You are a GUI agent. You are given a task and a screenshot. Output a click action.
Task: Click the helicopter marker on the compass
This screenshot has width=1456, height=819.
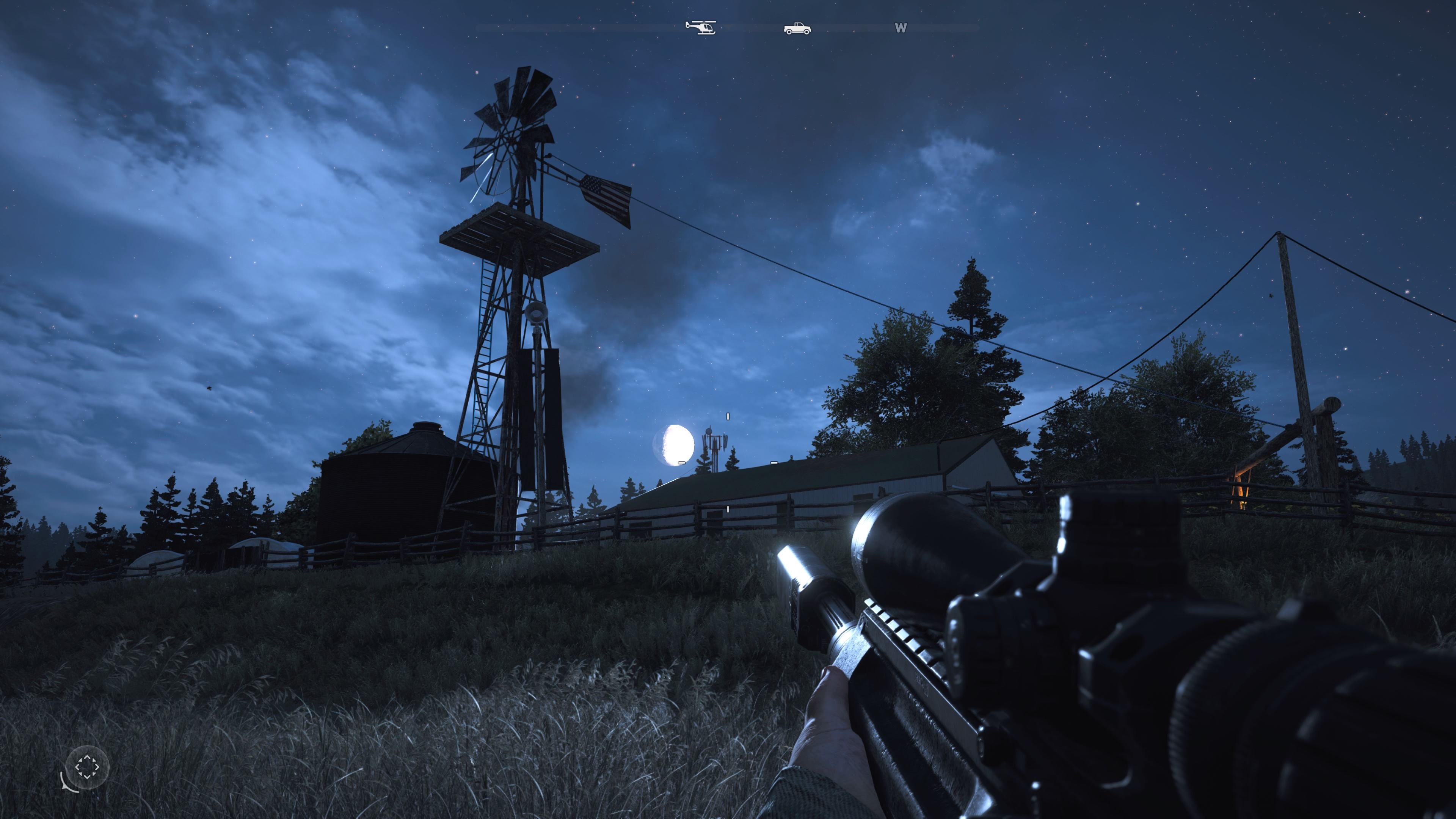point(700,27)
